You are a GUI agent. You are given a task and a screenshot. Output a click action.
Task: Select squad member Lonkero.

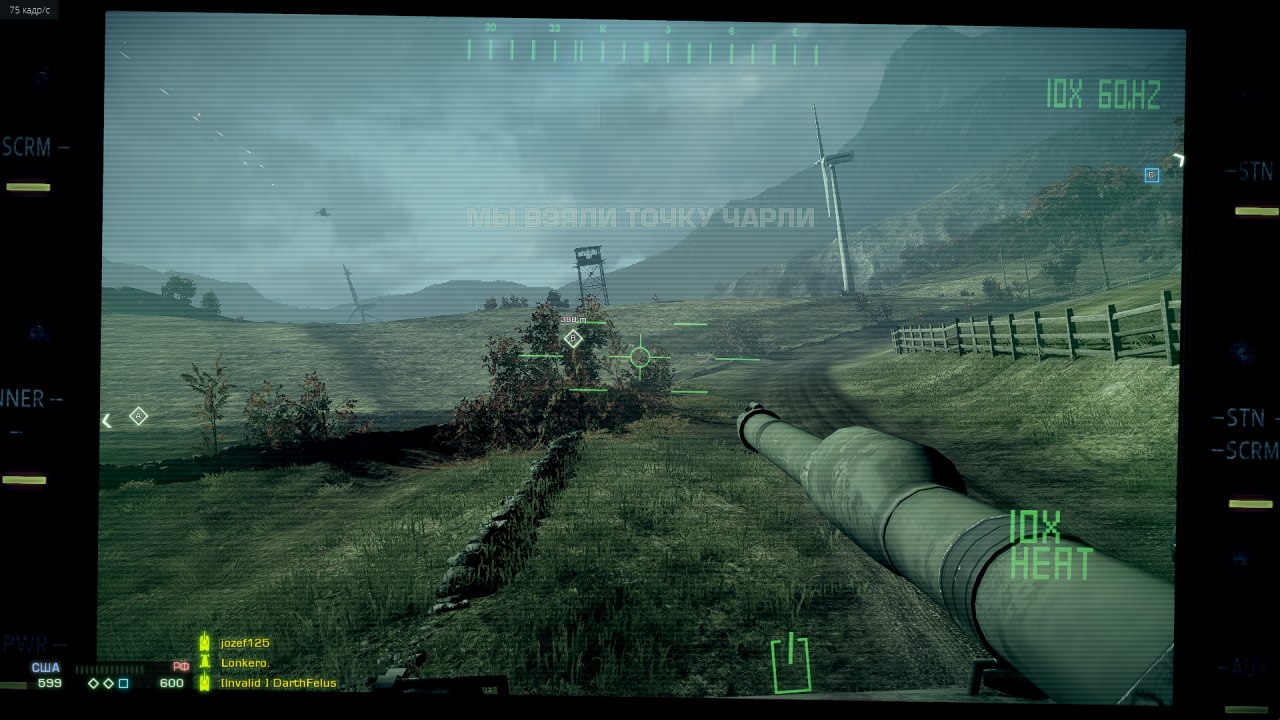click(x=245, y=663)
